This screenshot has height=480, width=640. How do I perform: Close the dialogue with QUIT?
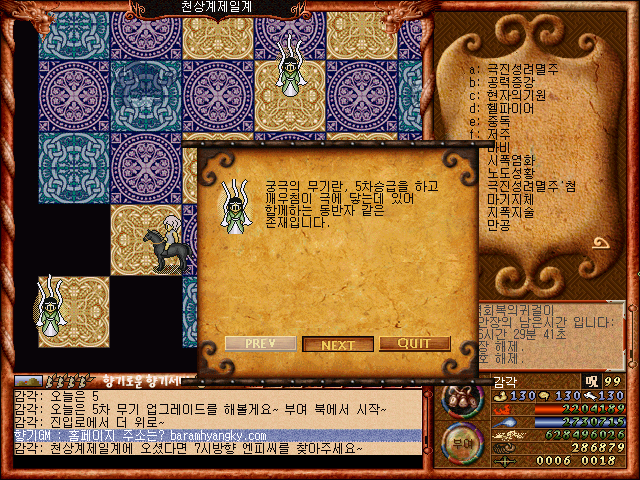click(414, 344)
